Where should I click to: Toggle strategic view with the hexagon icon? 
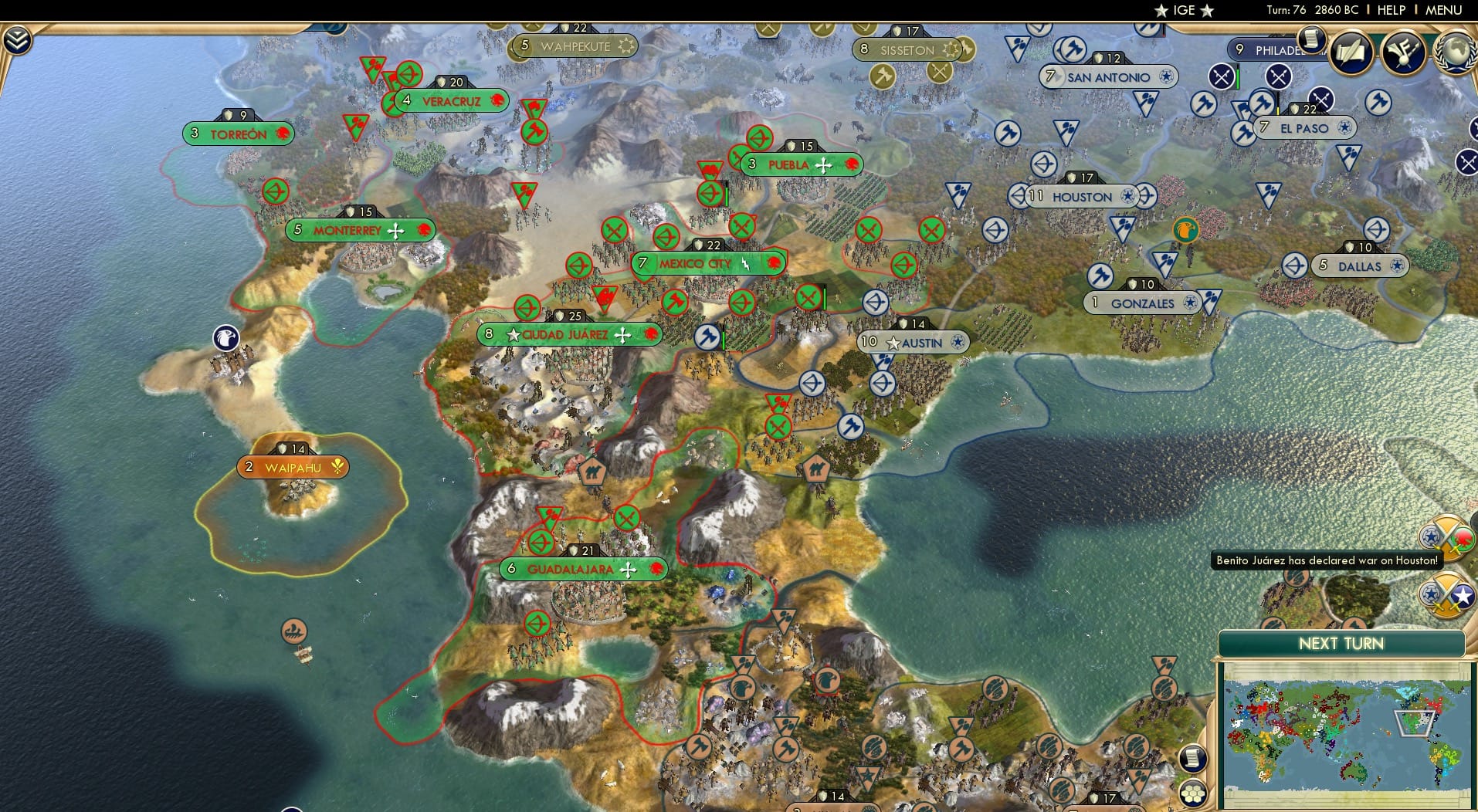1193,792
